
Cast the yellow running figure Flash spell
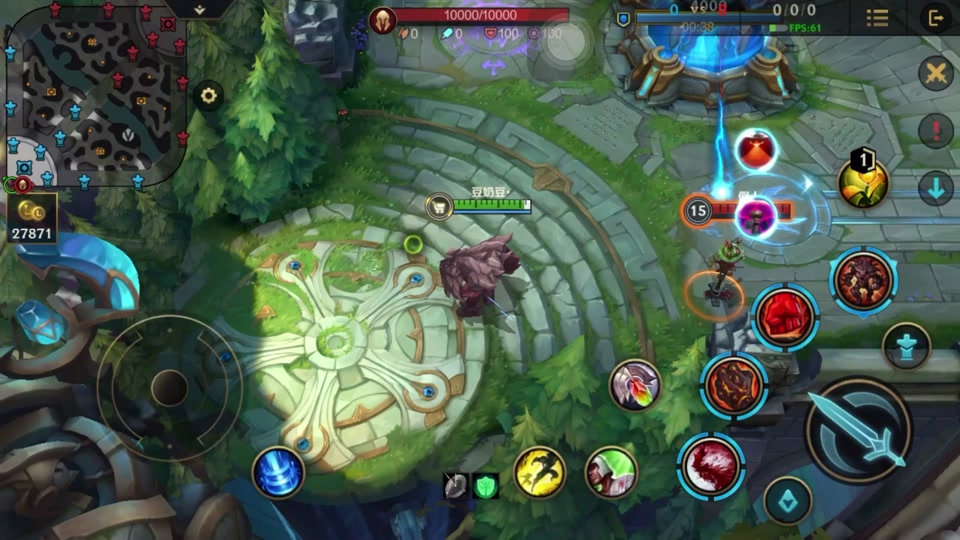[540, 472]
